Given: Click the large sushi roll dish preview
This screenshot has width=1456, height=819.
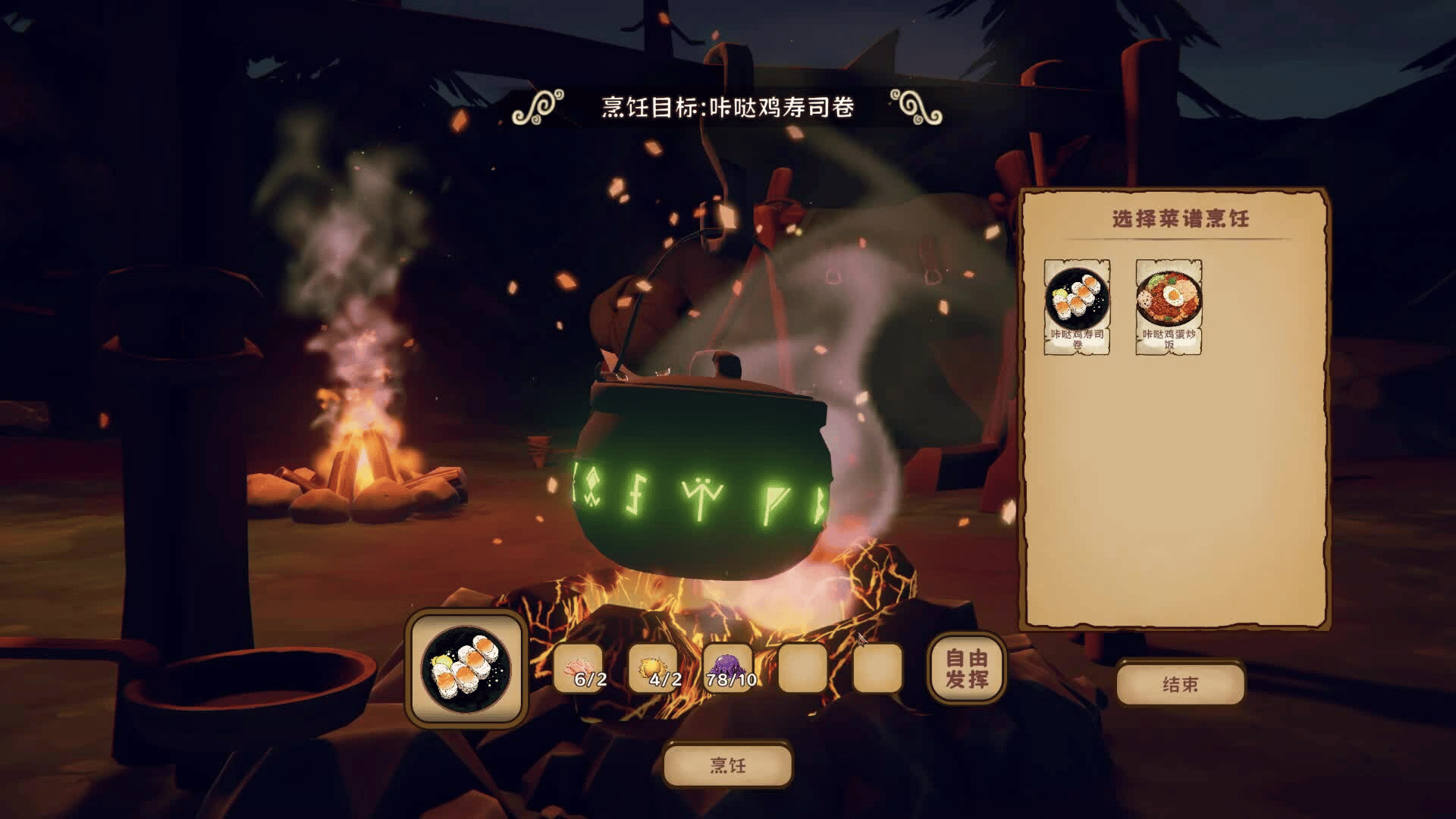Looking at the screenshot, I should [x=466, y=668].
